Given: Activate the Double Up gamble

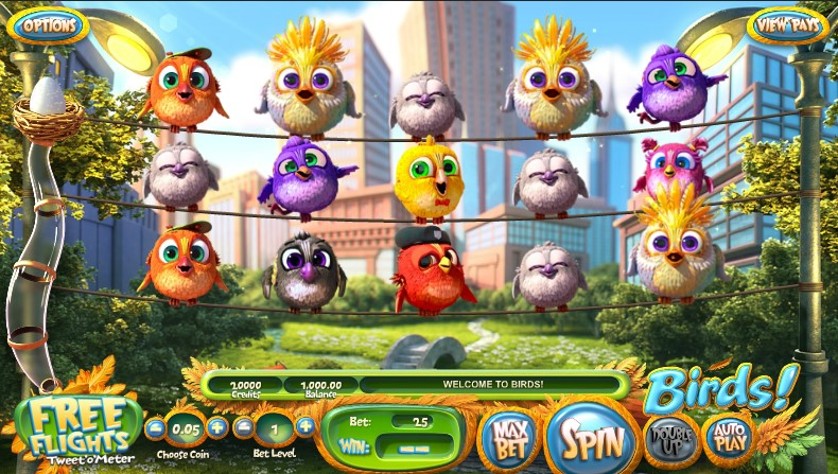Looking at the screenshot, I should [671, 437].
